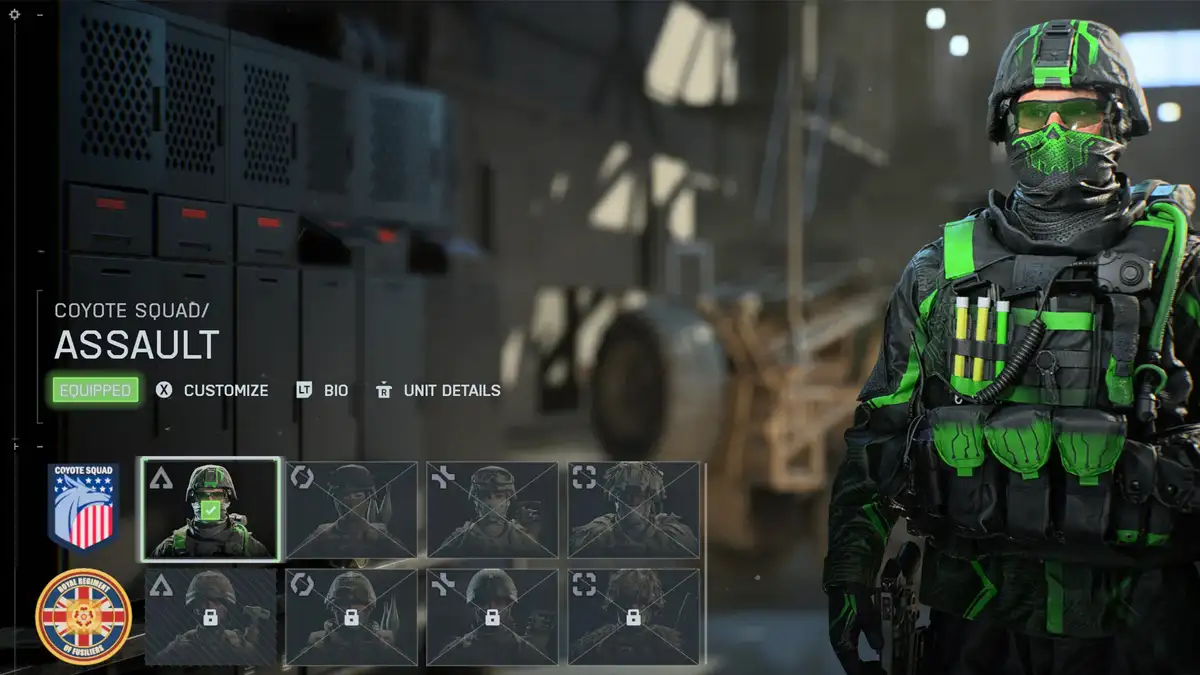1200x675 pixels.
Task: Select the Royal Regiment of Fusiliers emblem
Action: (x=84, y=616)
